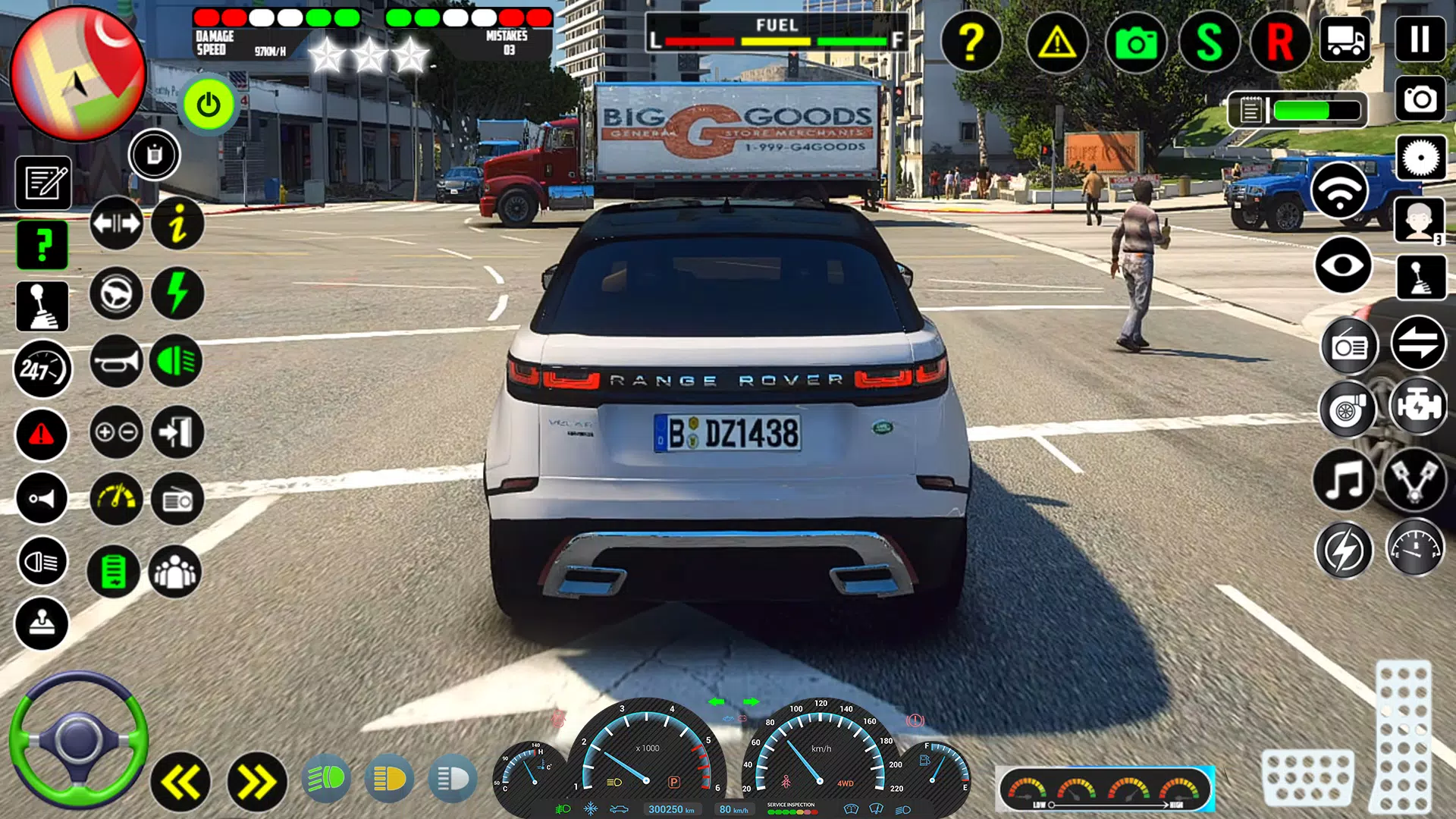Open the notepad edit icon
1456x819 pixels.
(43, 183)
